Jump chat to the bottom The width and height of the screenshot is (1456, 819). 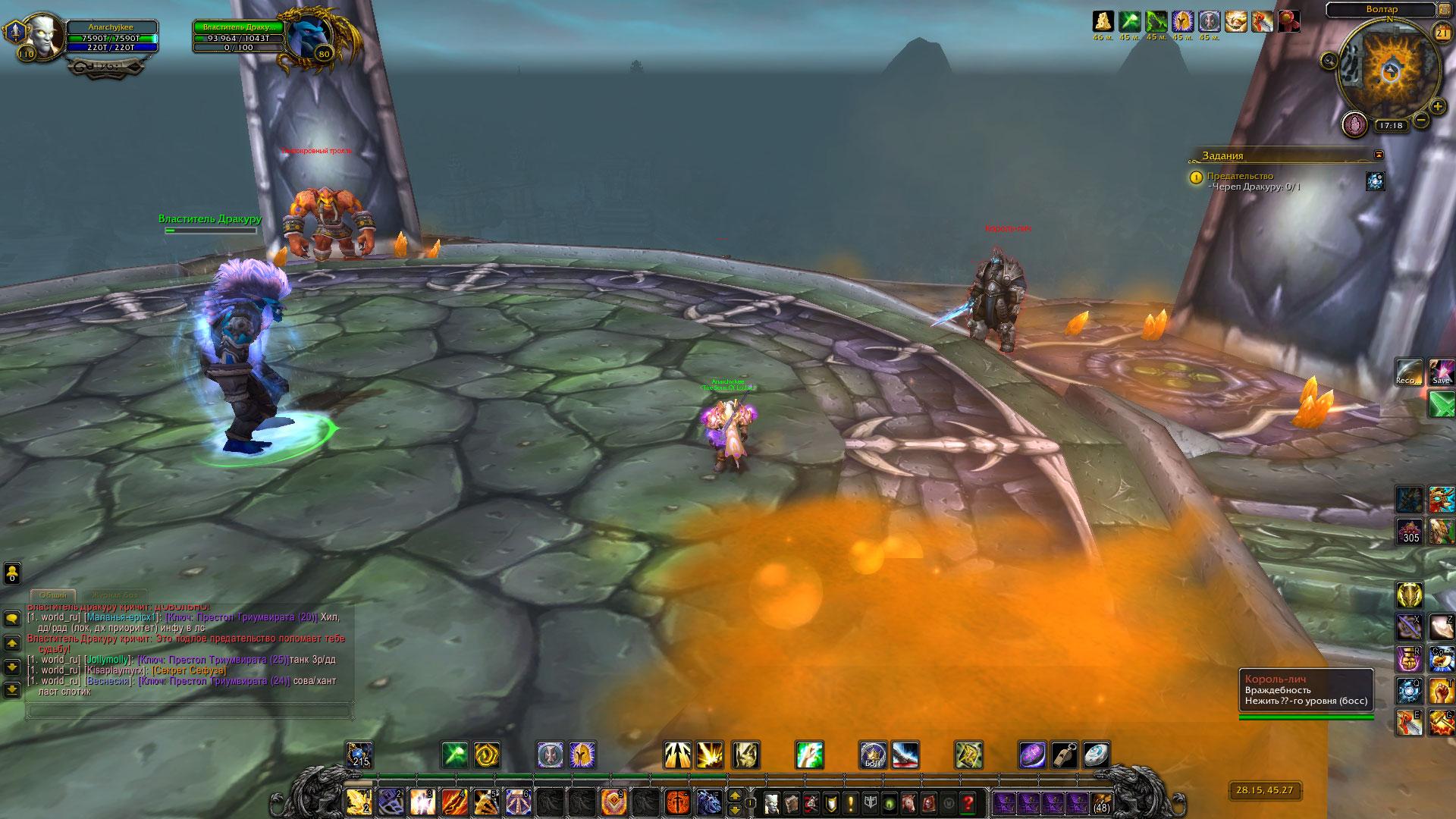[x=12, y=690]
